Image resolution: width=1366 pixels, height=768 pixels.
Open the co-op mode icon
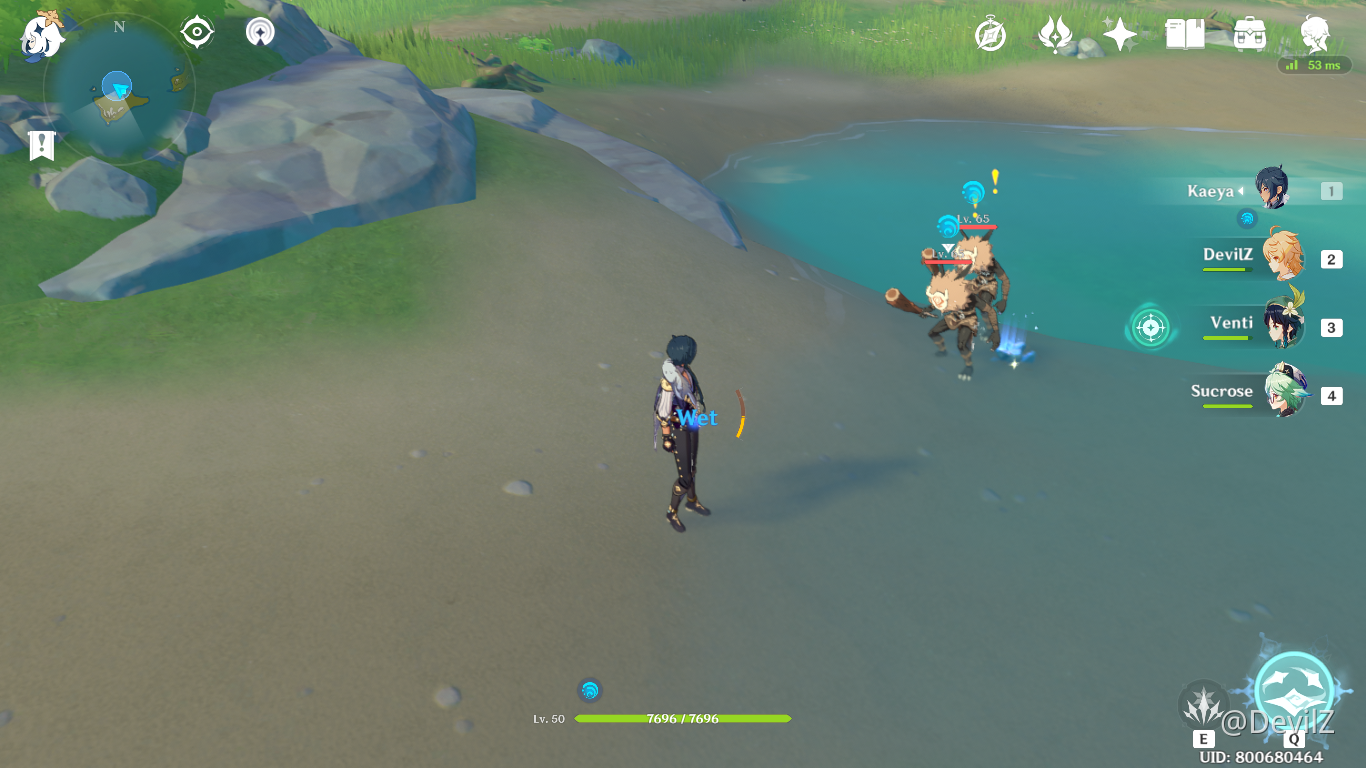[x=260, y=33]
